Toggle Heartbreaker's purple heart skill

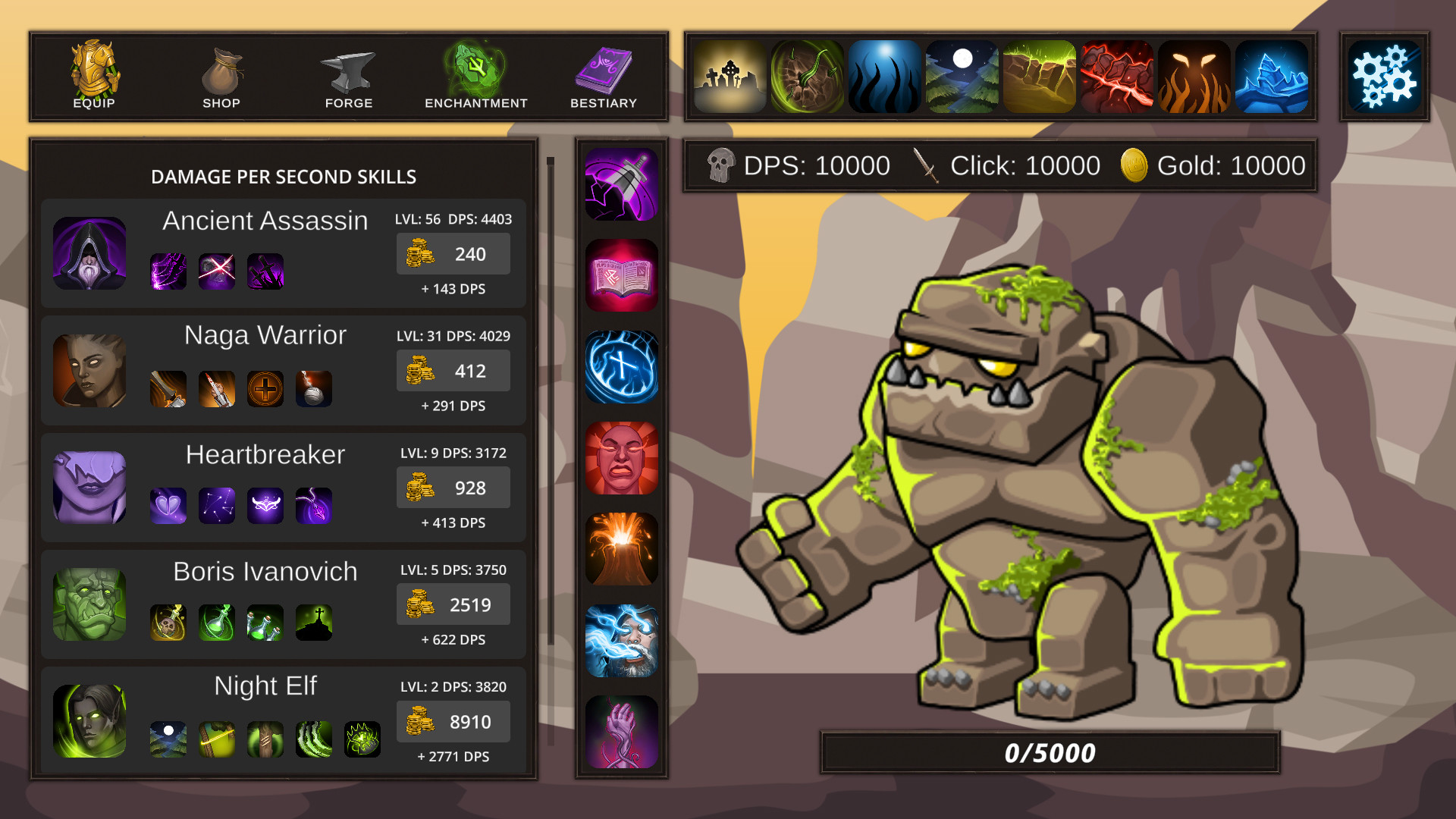[168, 506]
